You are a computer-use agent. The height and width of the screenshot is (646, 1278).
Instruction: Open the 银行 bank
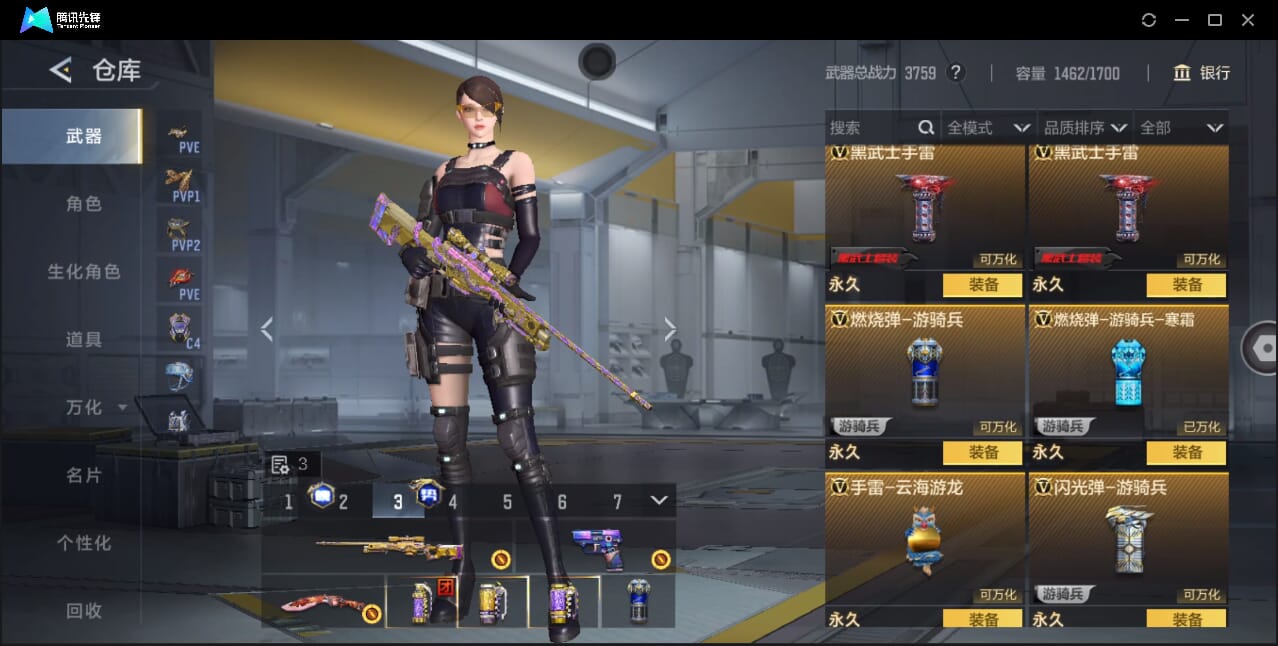[x=1202, y=73]
